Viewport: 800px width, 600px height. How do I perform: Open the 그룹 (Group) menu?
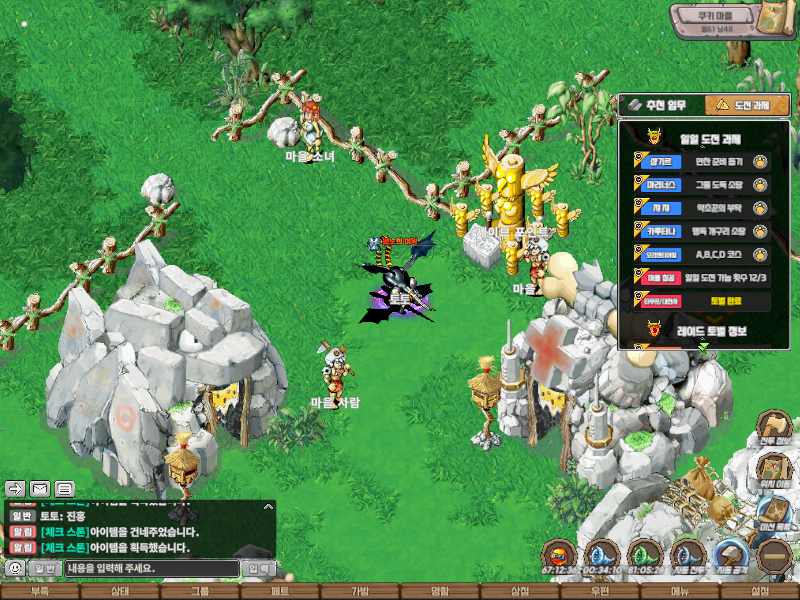click(x=200, y=592)
